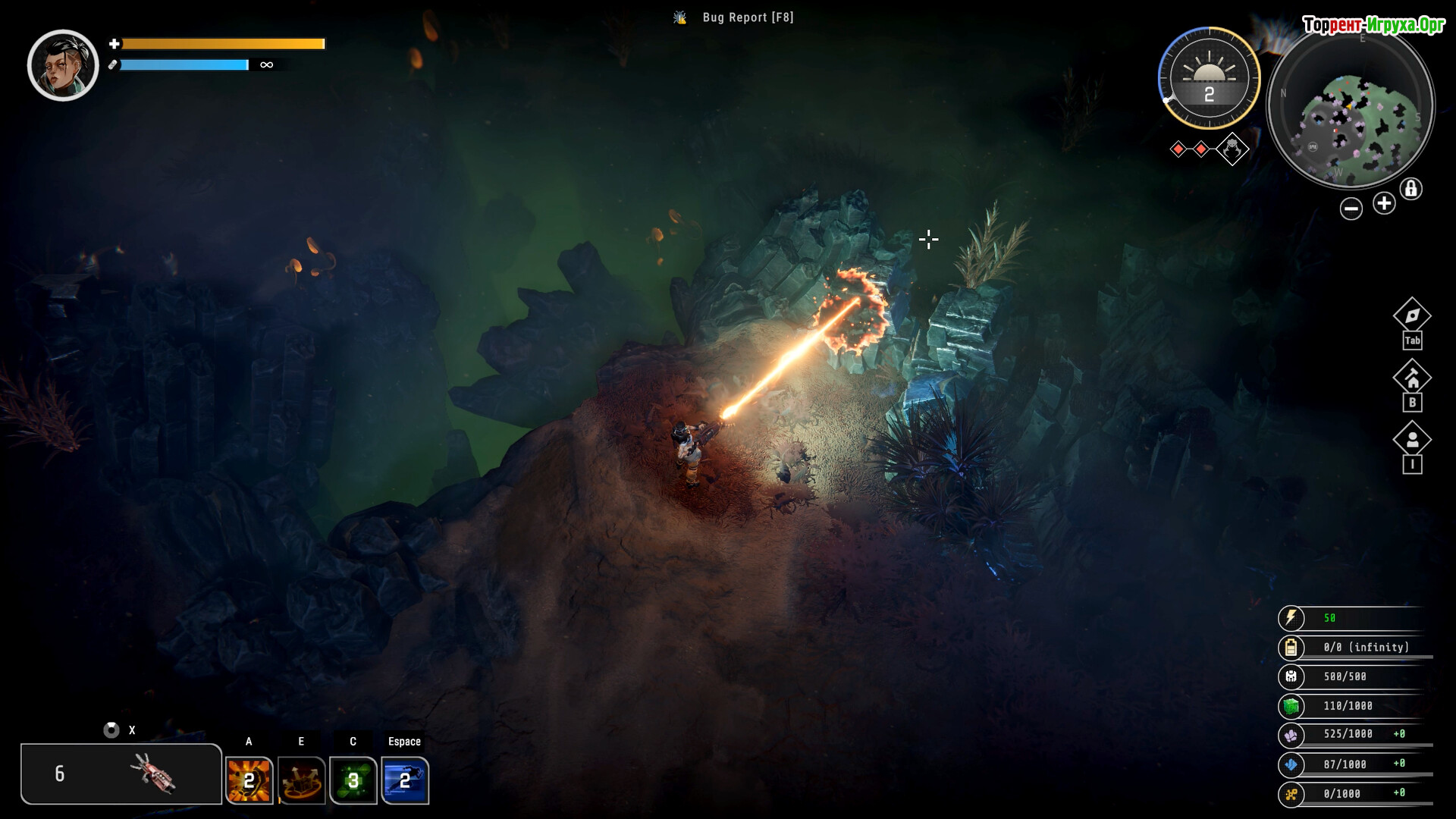Click the day cycle sun clock
Image resolution: width=1456 pixels, height=819 pixels.
pyautogui.click(x=1209, y=77)
